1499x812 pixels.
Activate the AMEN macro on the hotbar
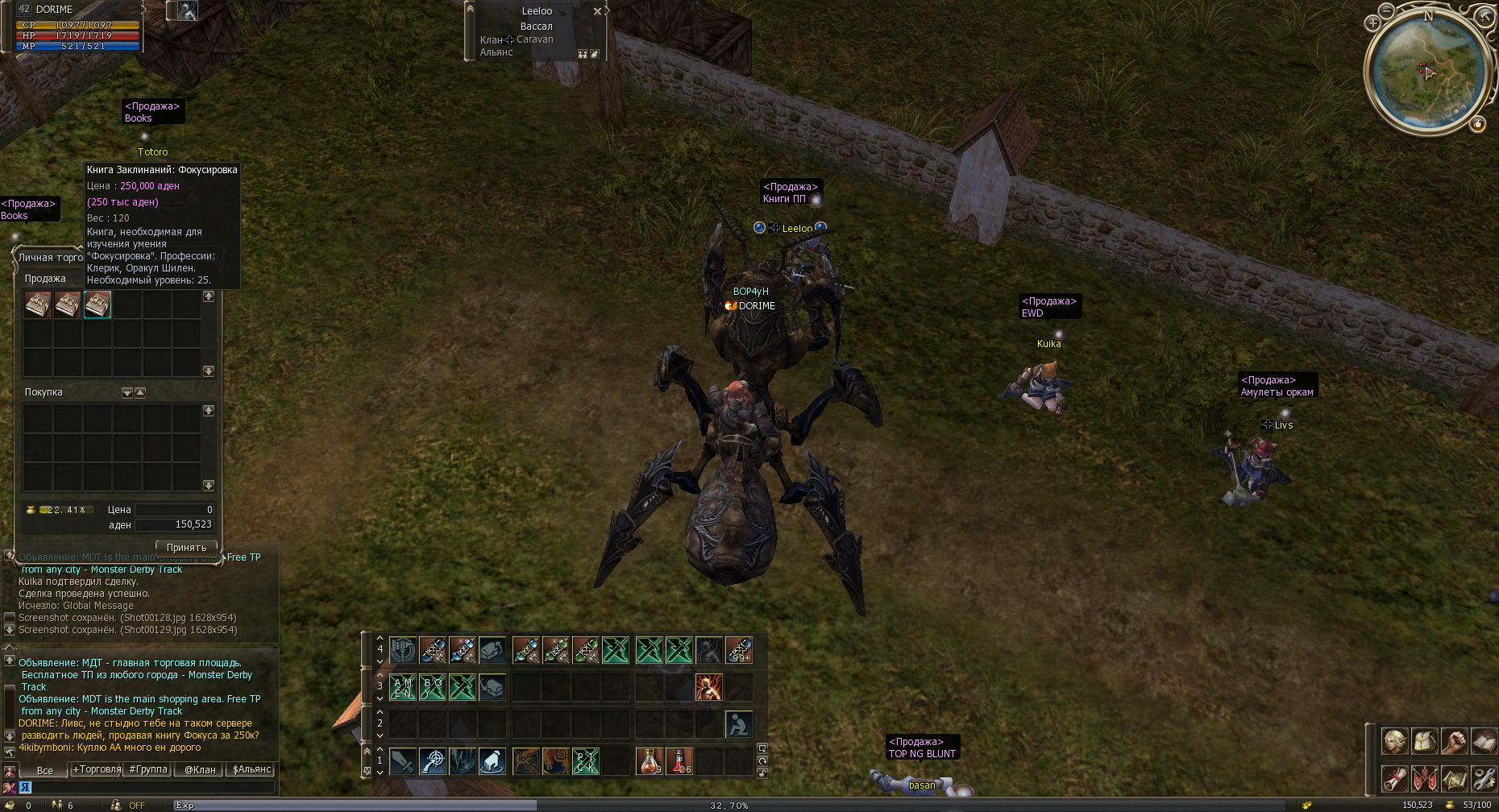coord(403,687)
